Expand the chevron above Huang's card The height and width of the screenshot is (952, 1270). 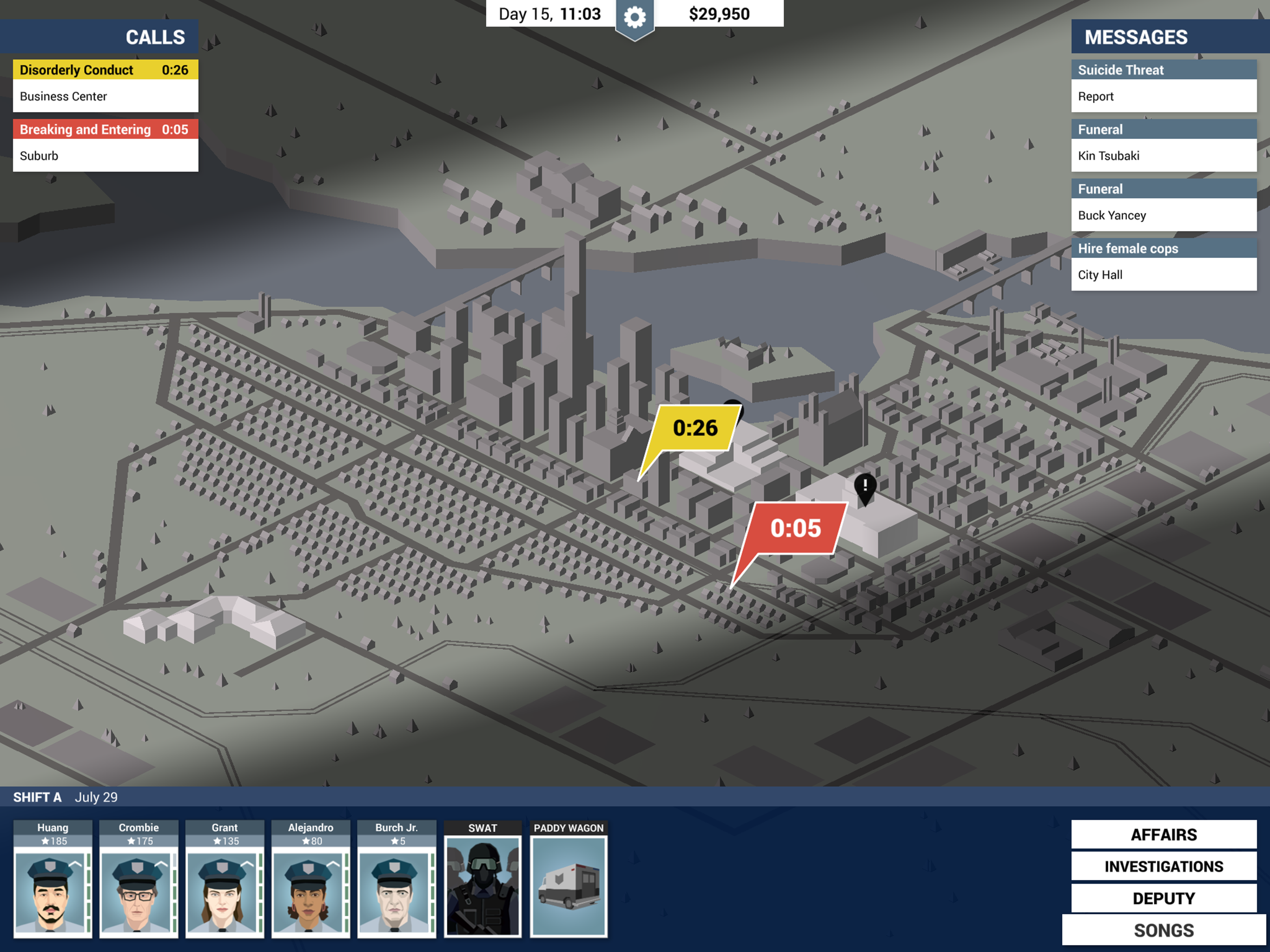pyautogui.click(x=75, y=864)
